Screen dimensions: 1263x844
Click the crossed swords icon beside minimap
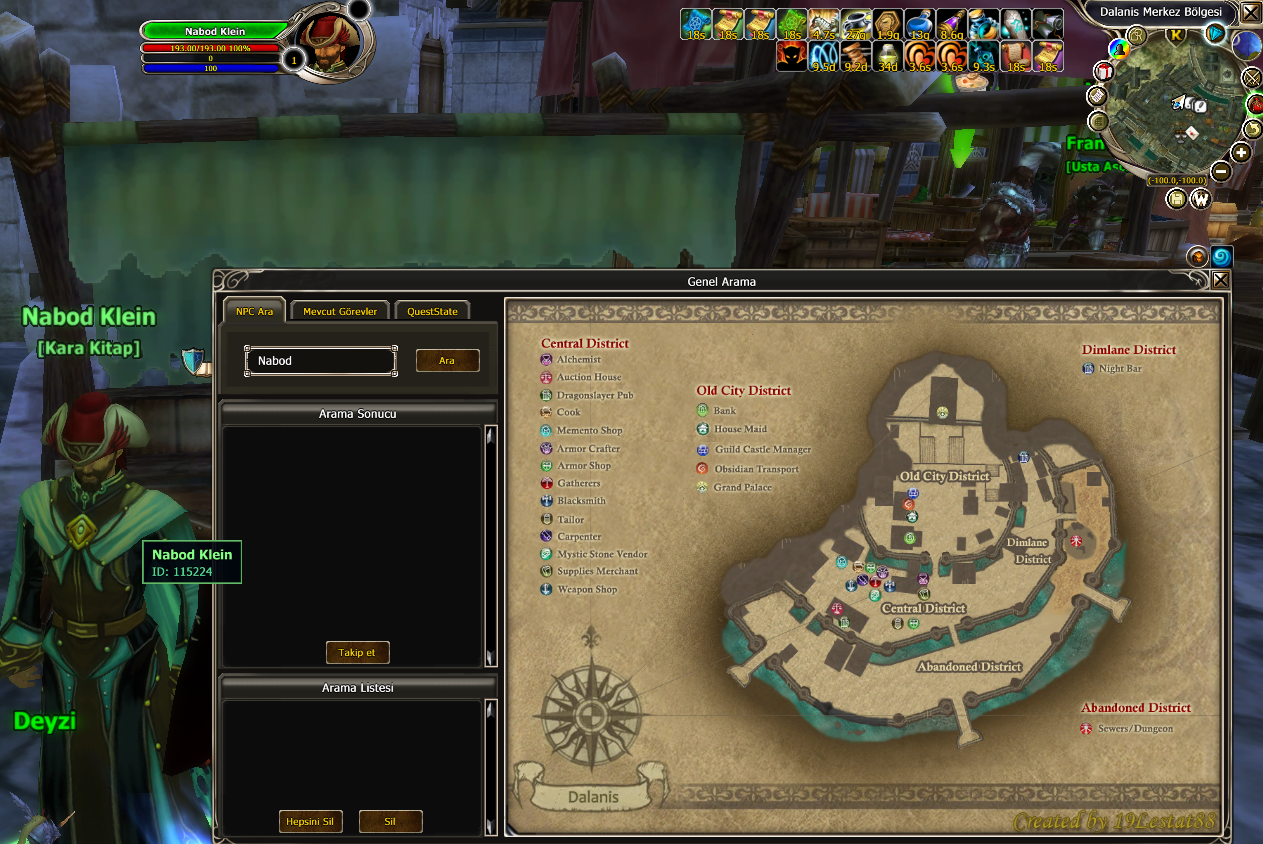click(1251, 77)
